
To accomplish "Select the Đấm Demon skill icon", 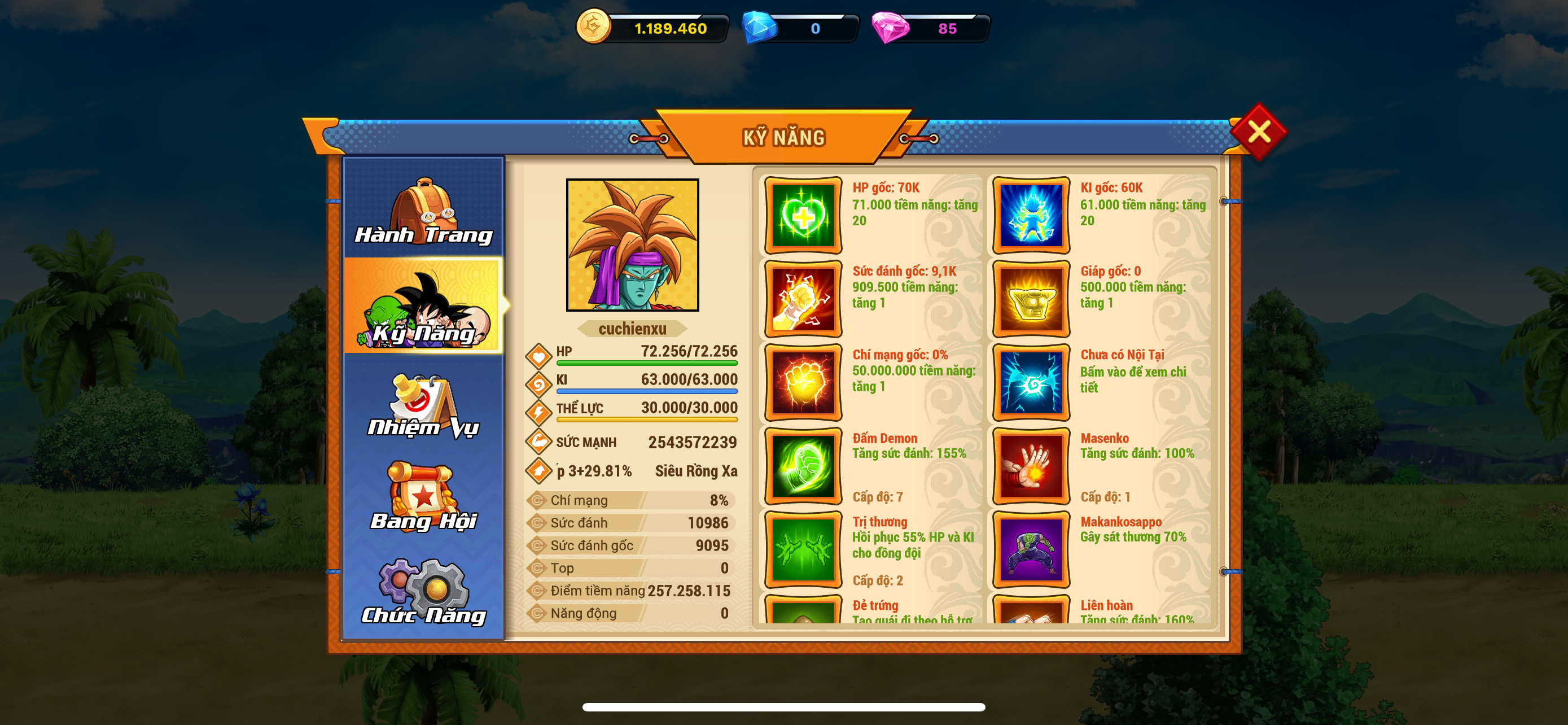I will tap(803, 466).
